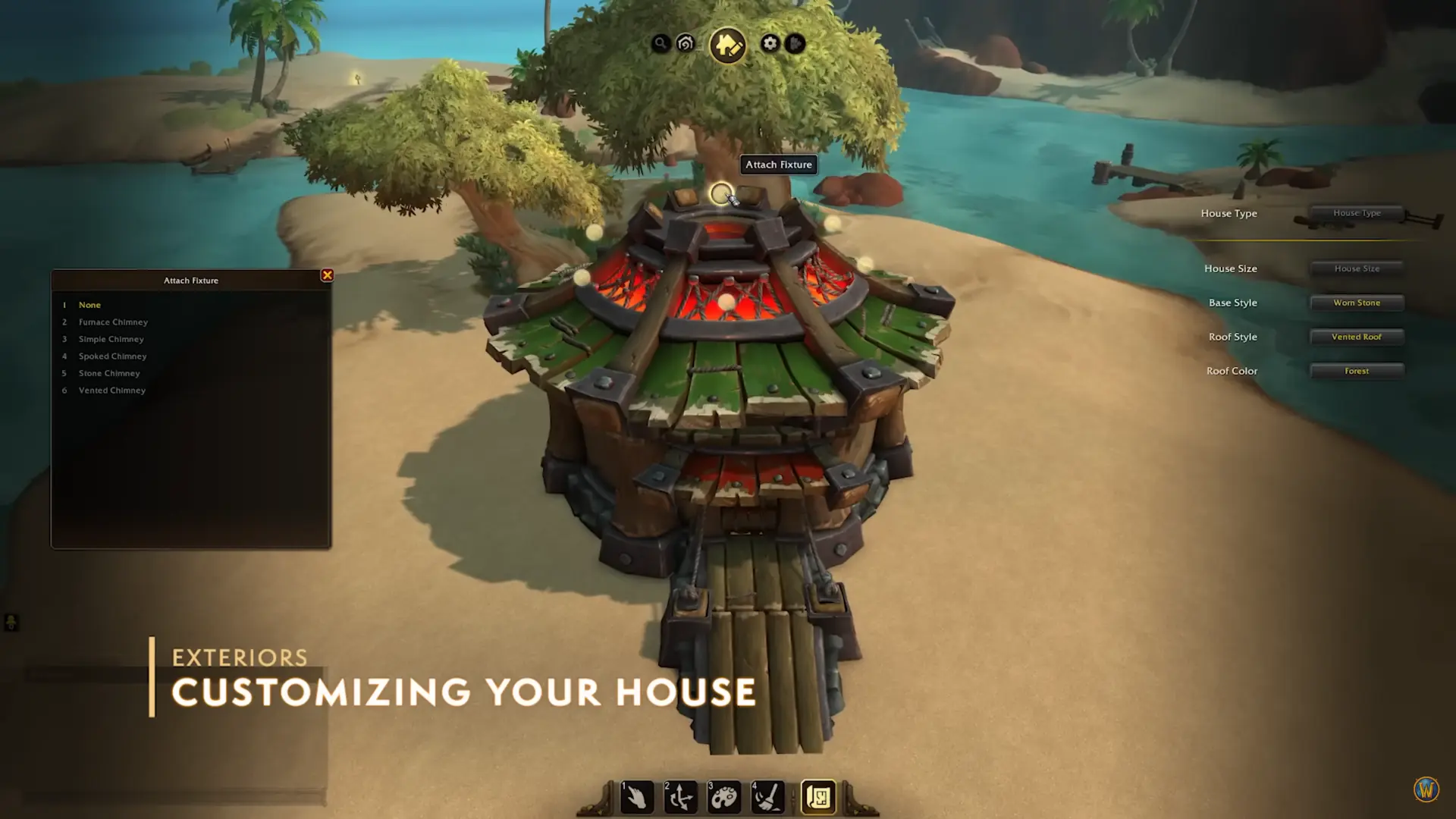
Task: Select the broom cleanup tool
Action: 767,797
